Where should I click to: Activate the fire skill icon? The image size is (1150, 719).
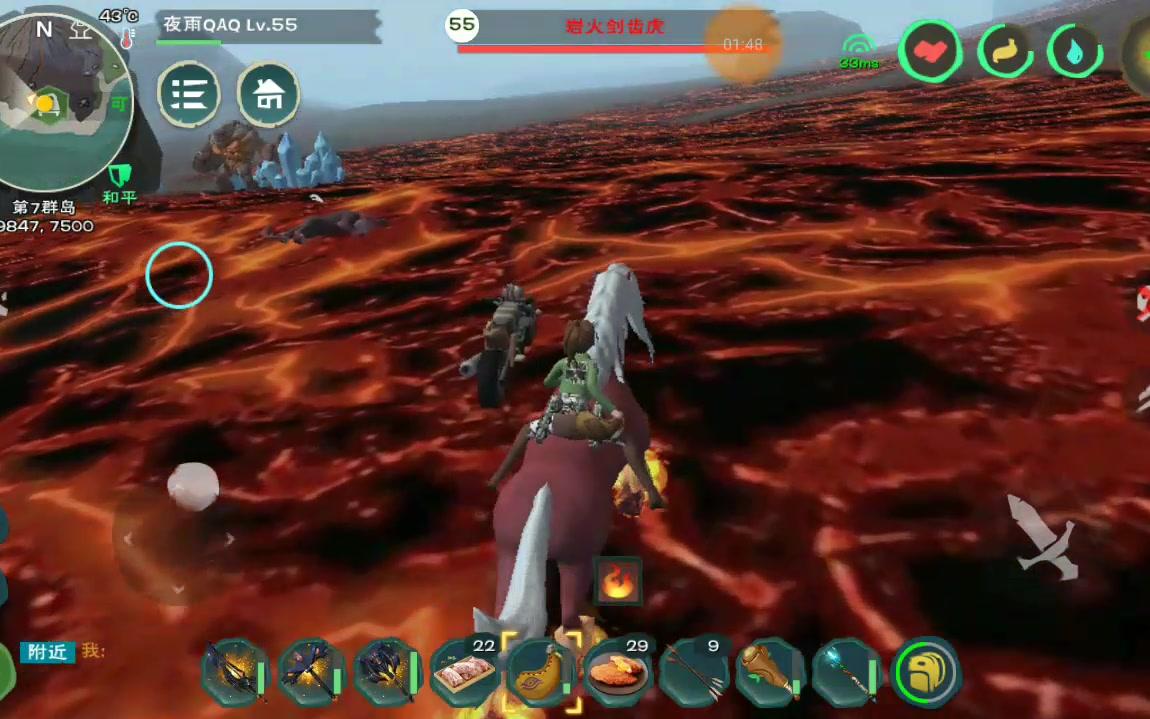point(618,581)
